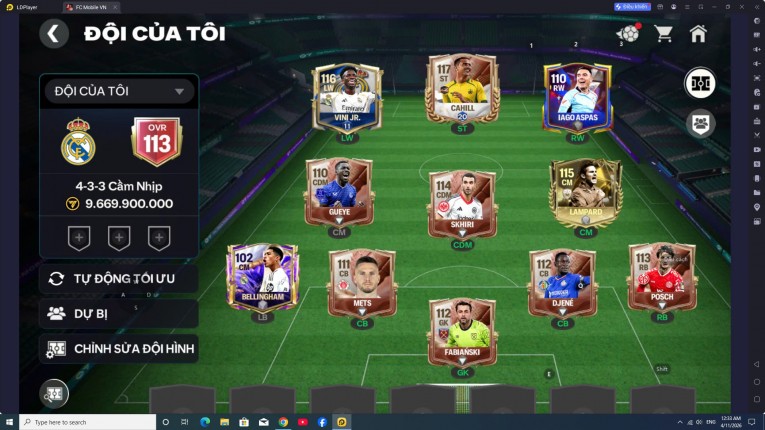Select CHỈNH SỬA ĐỘI HÌNH option
The width and height of the screenshot is (765, 430).
118,349
